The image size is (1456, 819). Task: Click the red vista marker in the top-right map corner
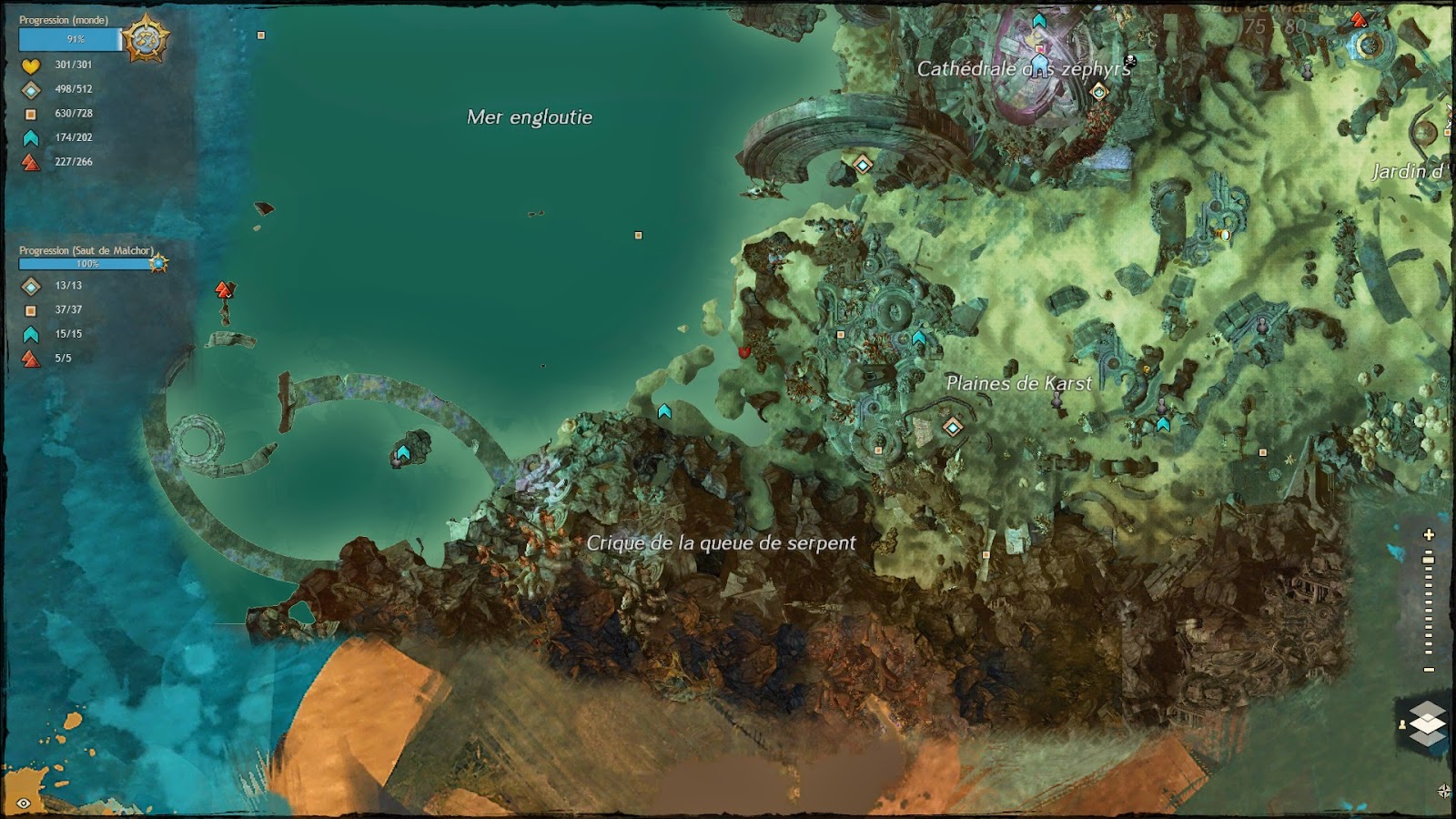click(1357, 18)
